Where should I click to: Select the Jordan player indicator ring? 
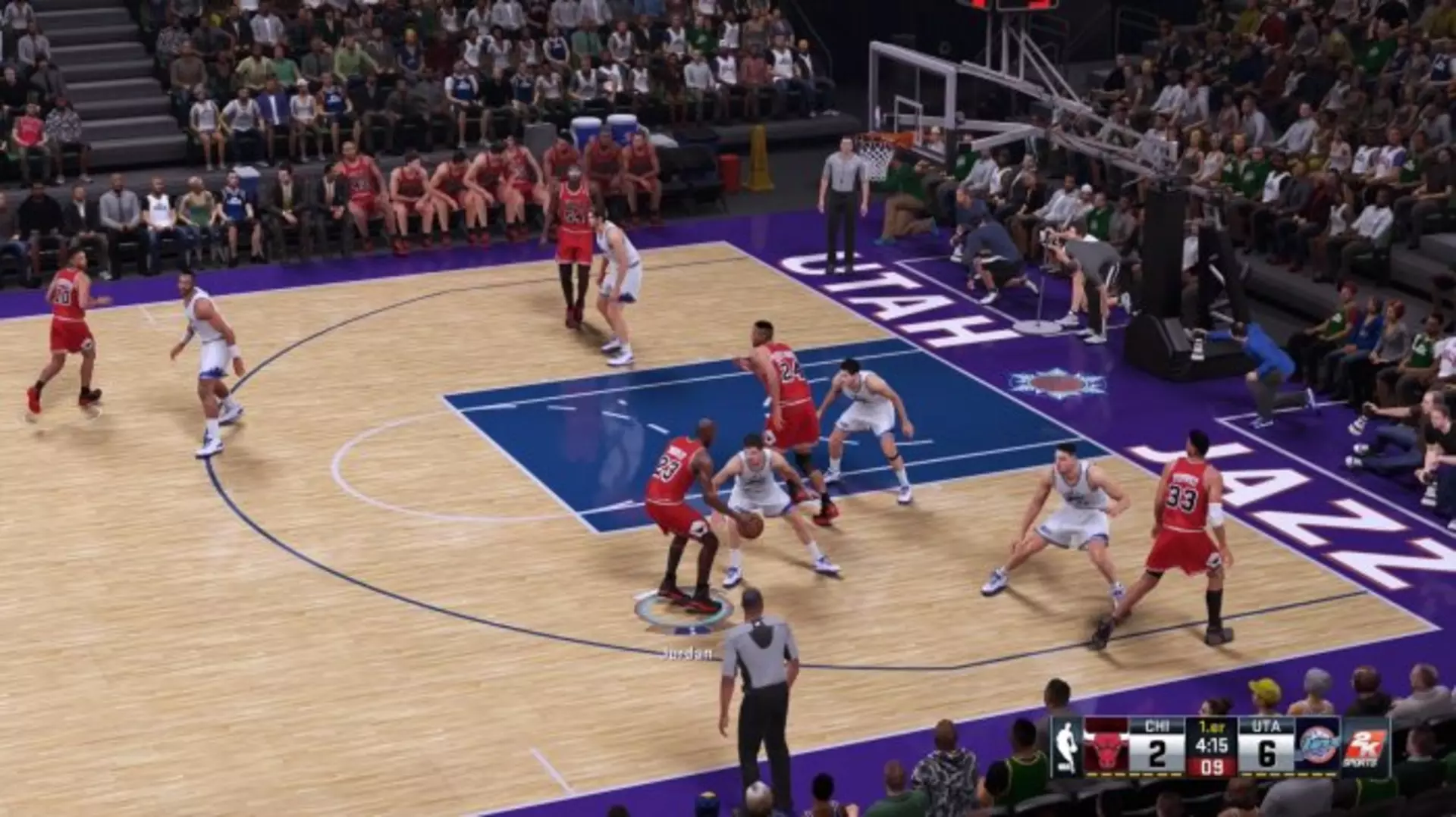click(684, 609)
